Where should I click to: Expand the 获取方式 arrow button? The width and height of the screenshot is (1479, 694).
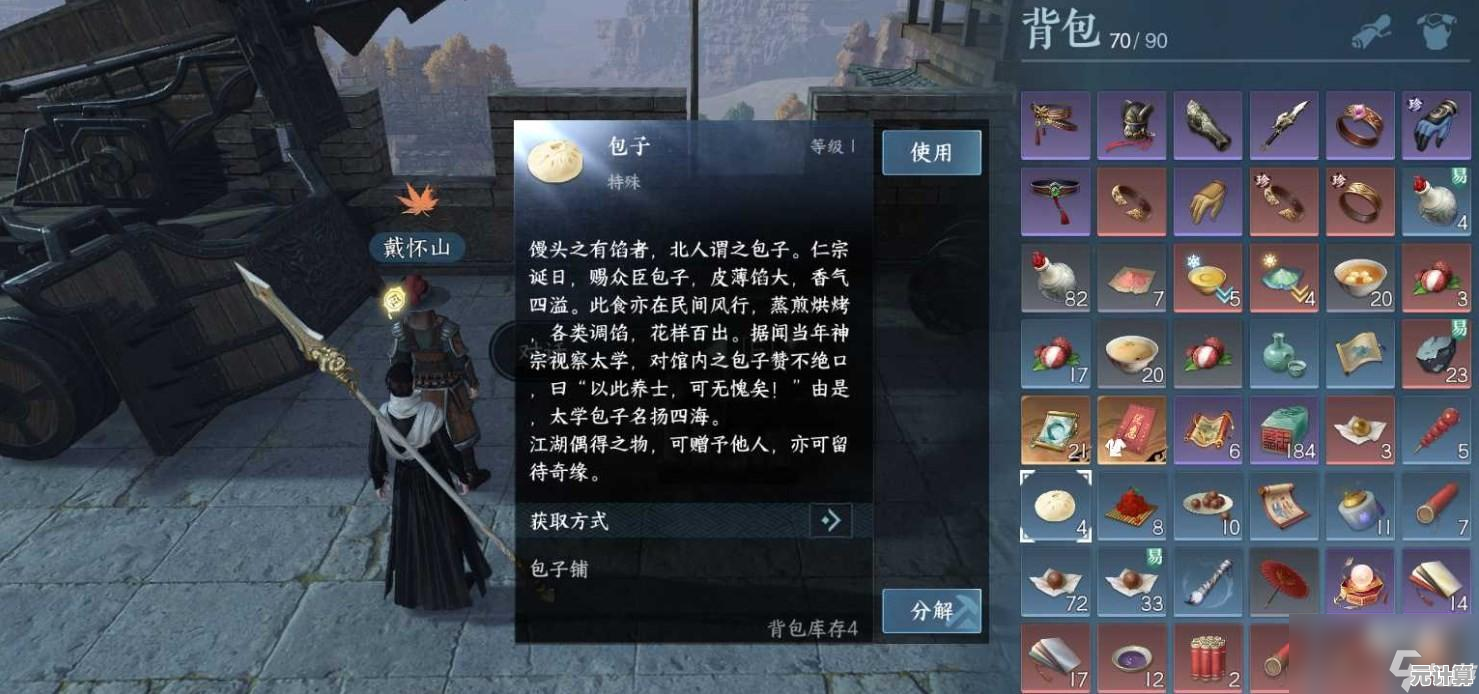click(830, 520)
